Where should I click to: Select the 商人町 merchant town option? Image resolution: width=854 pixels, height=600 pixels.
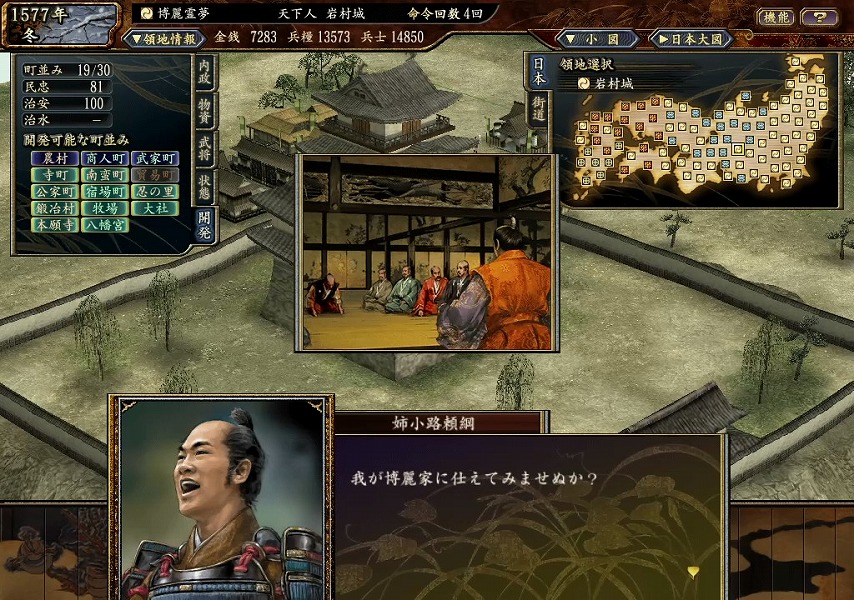click(105, 158)
